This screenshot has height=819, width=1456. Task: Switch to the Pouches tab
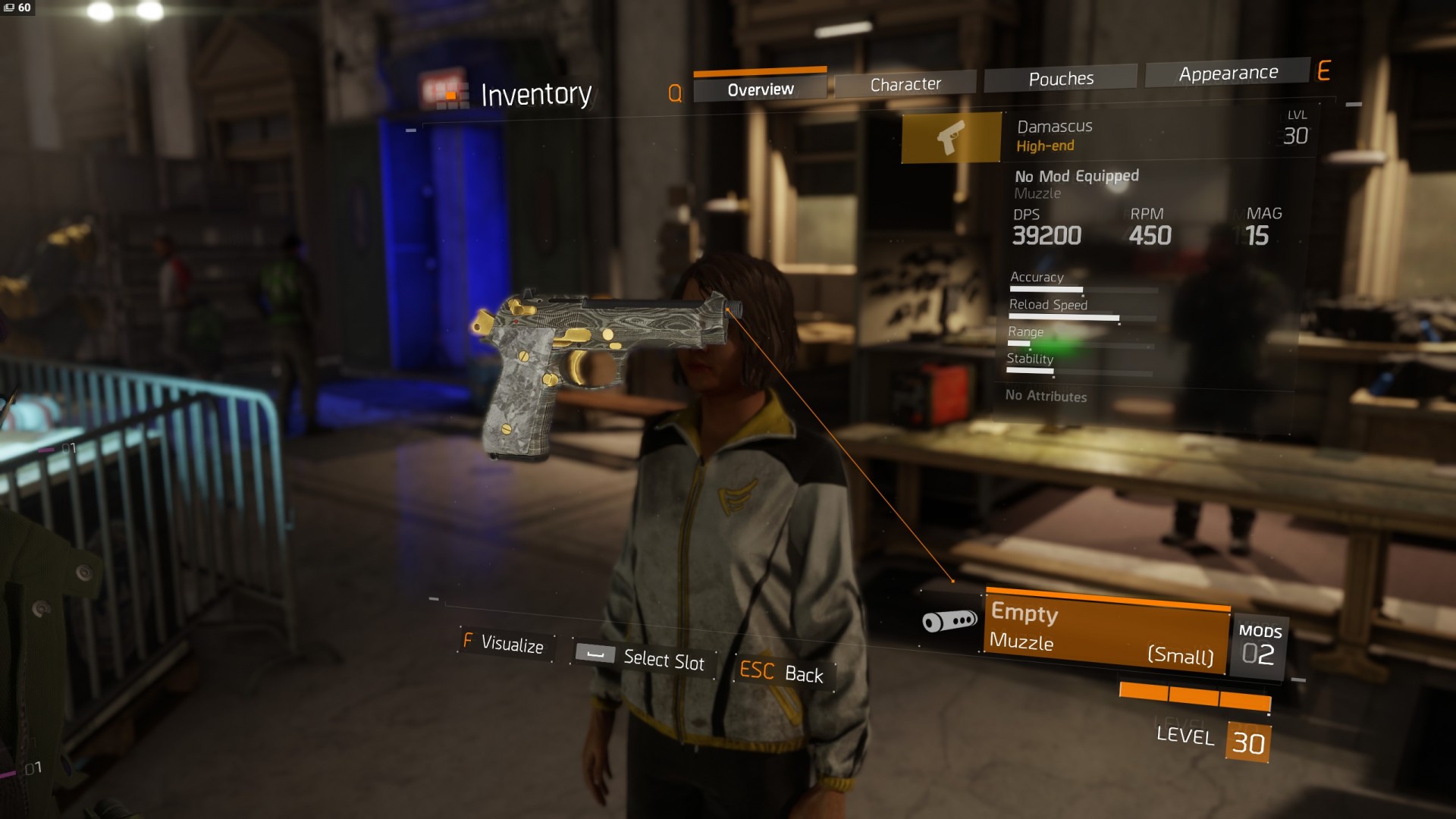pos(1060,79)
